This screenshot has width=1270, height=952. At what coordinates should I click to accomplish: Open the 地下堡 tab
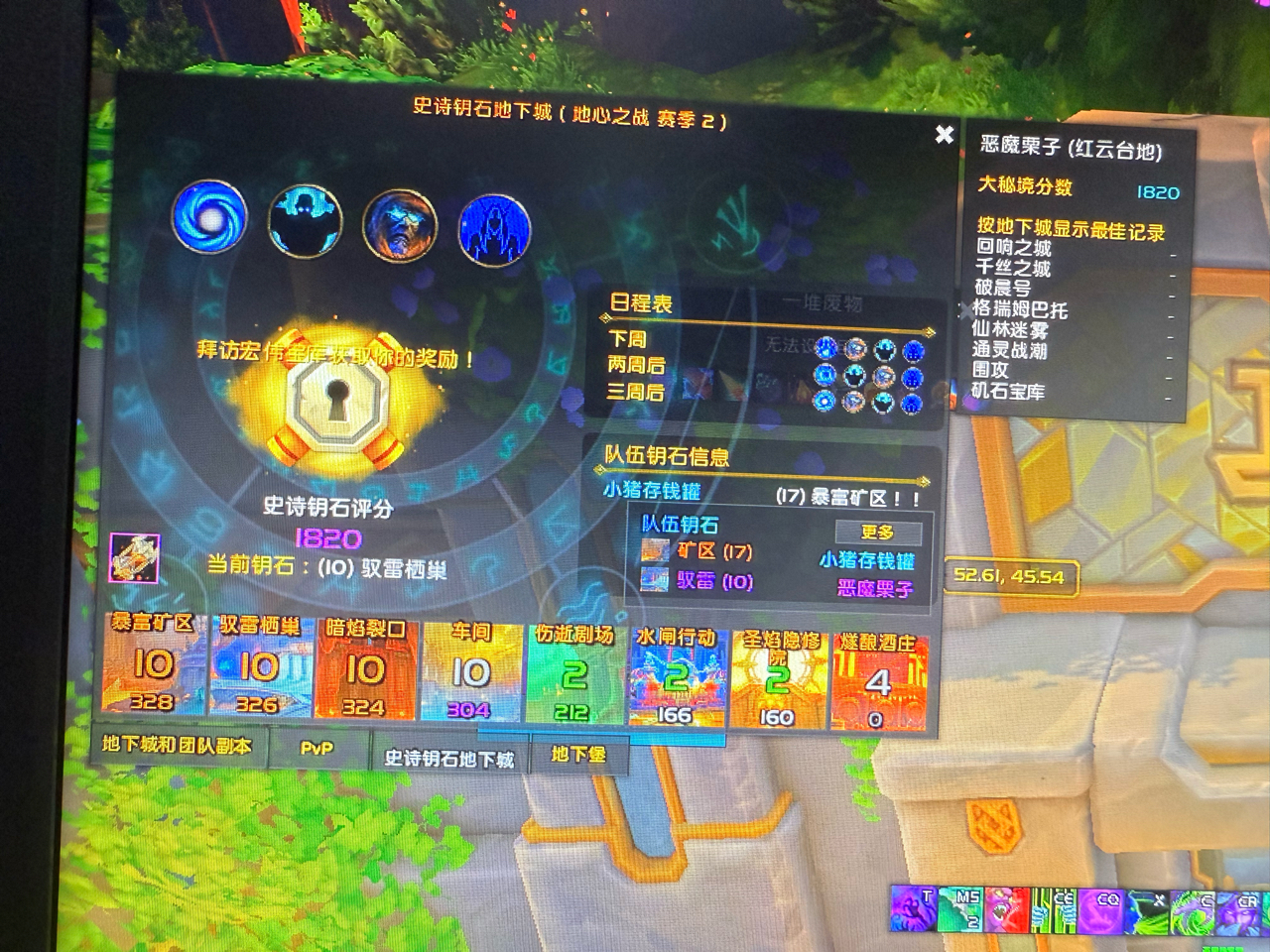[578, 756]
